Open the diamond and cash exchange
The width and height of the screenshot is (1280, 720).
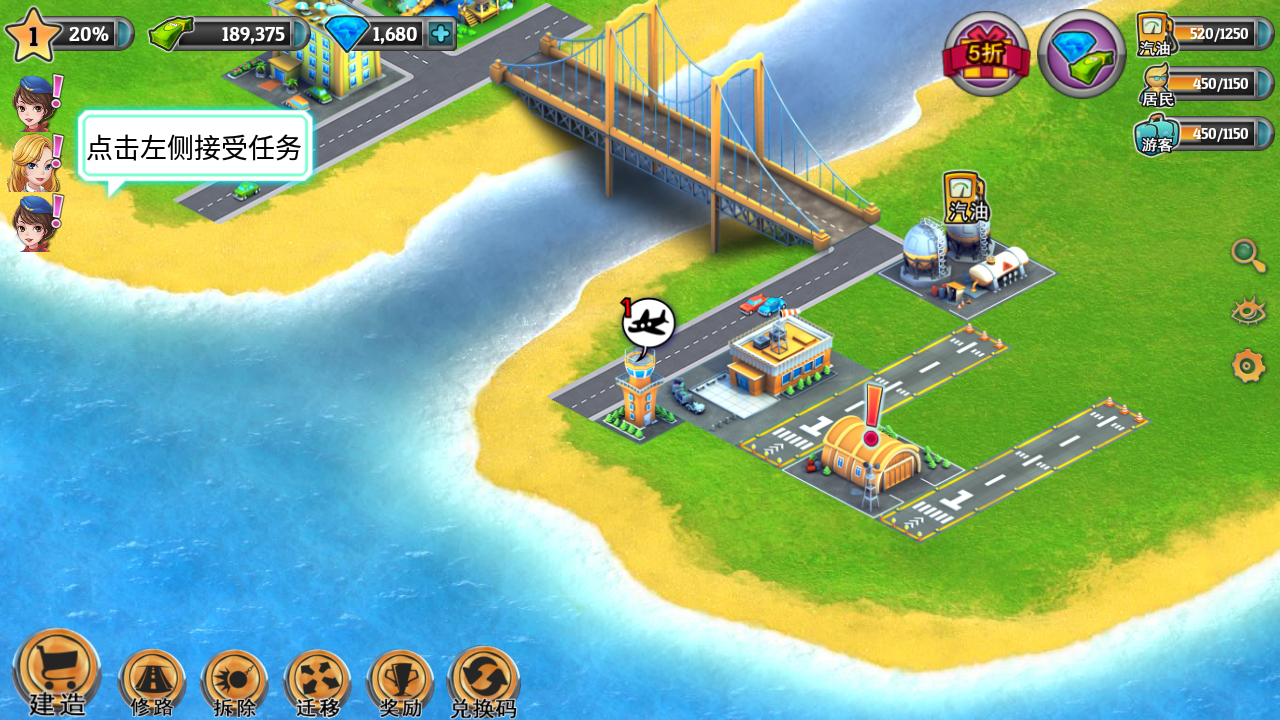(x=1082, y=53)
